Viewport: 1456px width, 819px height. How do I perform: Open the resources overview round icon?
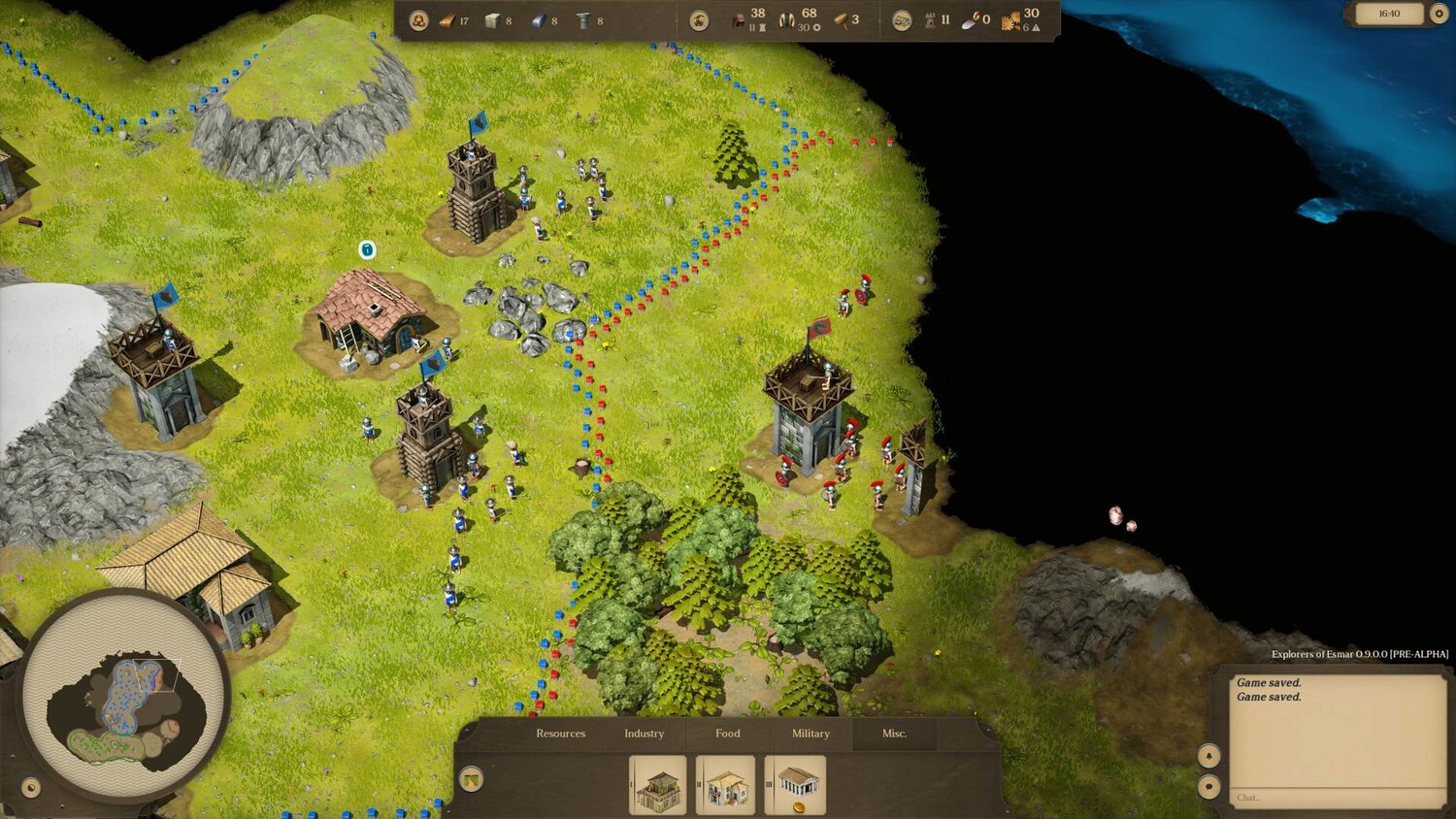(x=418, y=20)
